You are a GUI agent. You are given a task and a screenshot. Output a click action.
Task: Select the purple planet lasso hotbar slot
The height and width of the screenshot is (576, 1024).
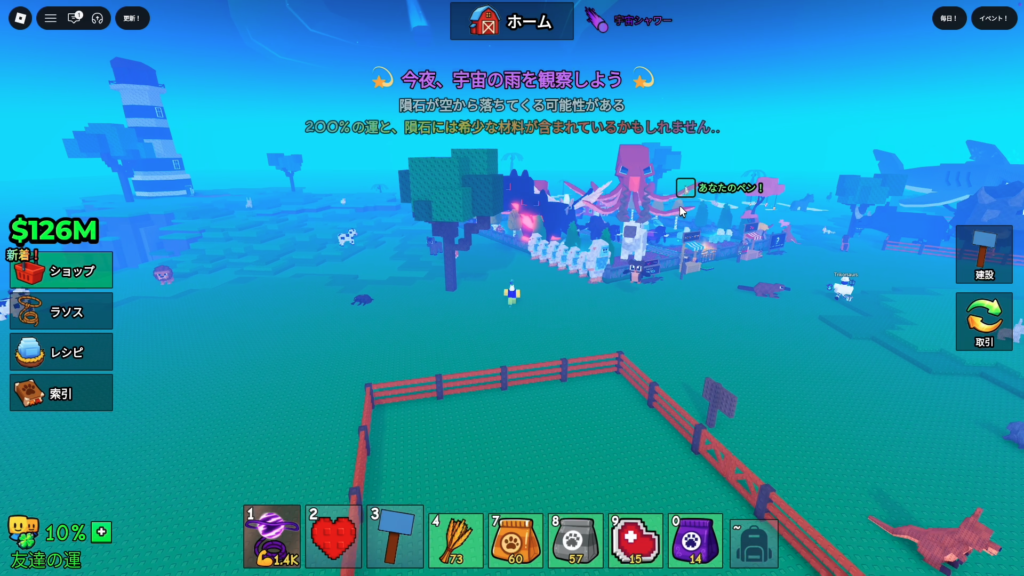click(x=272, y=536)
